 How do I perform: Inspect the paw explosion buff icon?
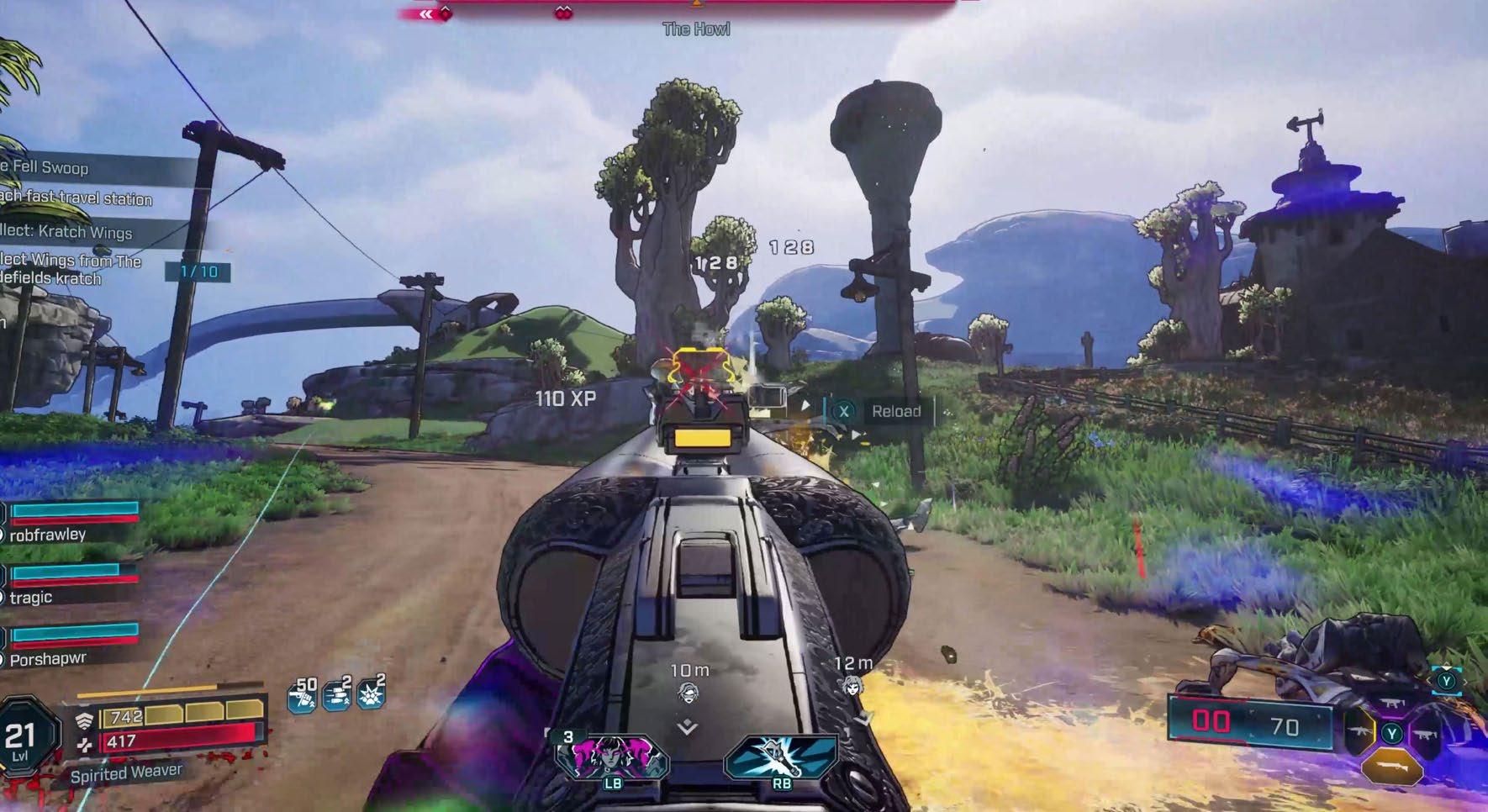(371, 693)
